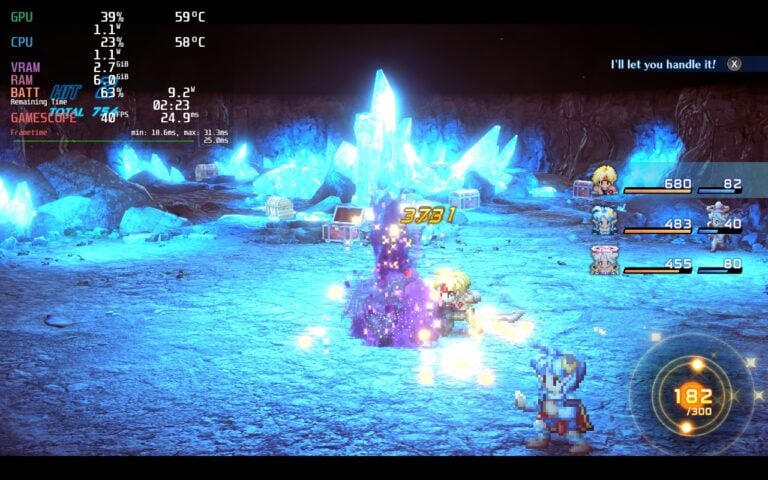Select the blue-haired party member portrait
Viewport: 768px width, 480px height.
604,219
